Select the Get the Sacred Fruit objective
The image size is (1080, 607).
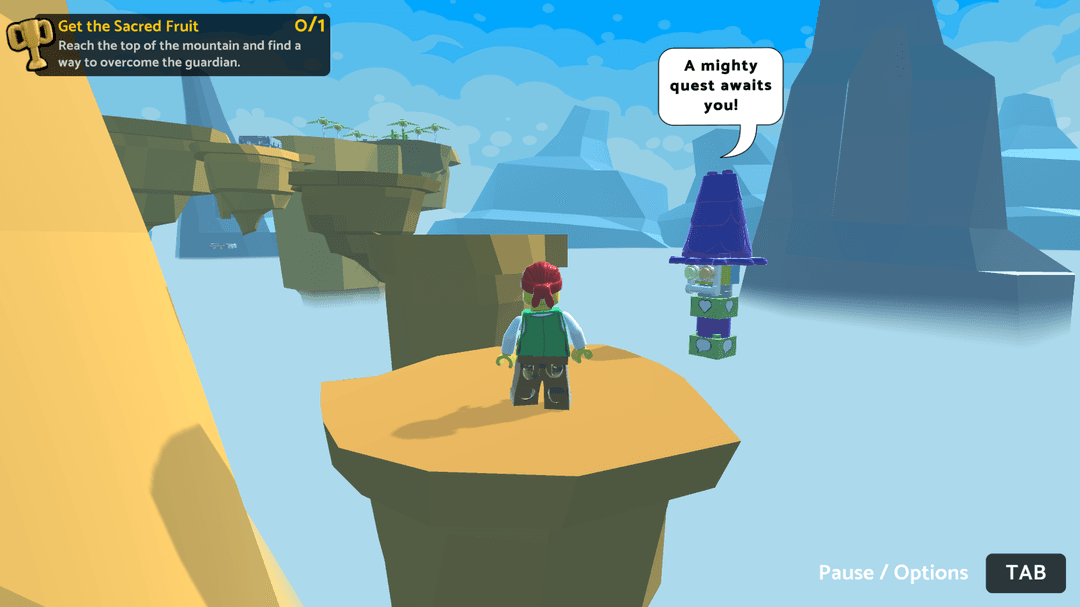click(x=128, y=26)
